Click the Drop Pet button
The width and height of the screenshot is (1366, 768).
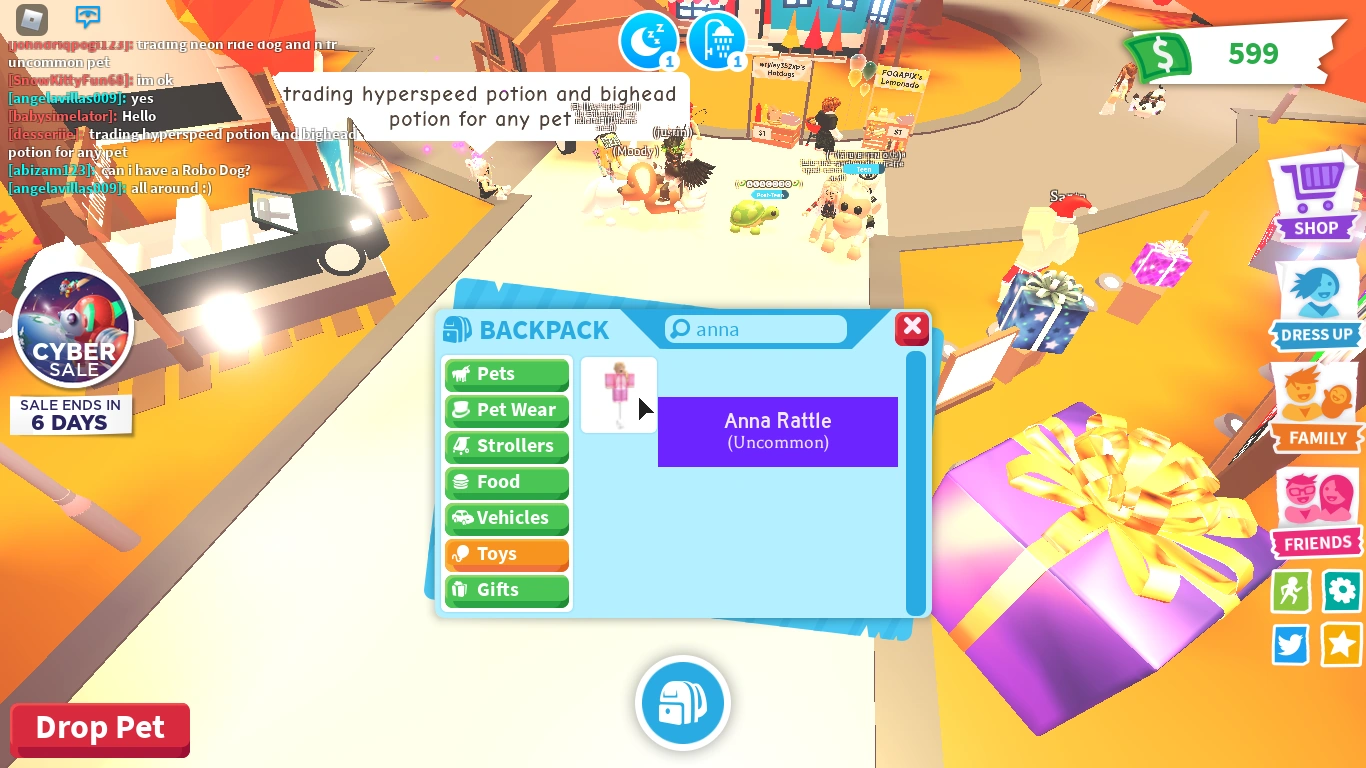pyautogui.click(x=99, y=727)
